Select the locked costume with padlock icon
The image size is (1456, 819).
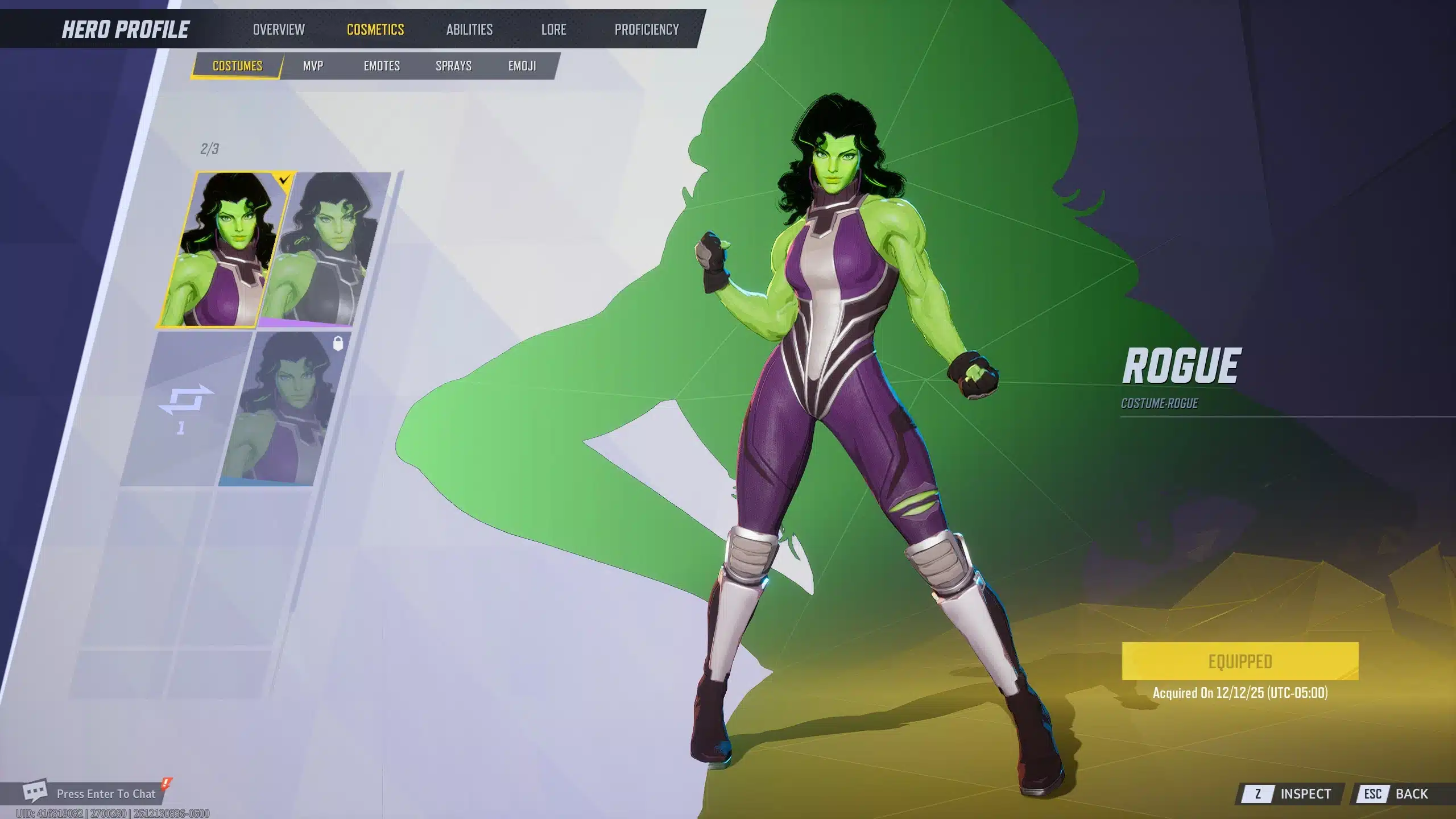pyautogui.click(x=284, y=409)
